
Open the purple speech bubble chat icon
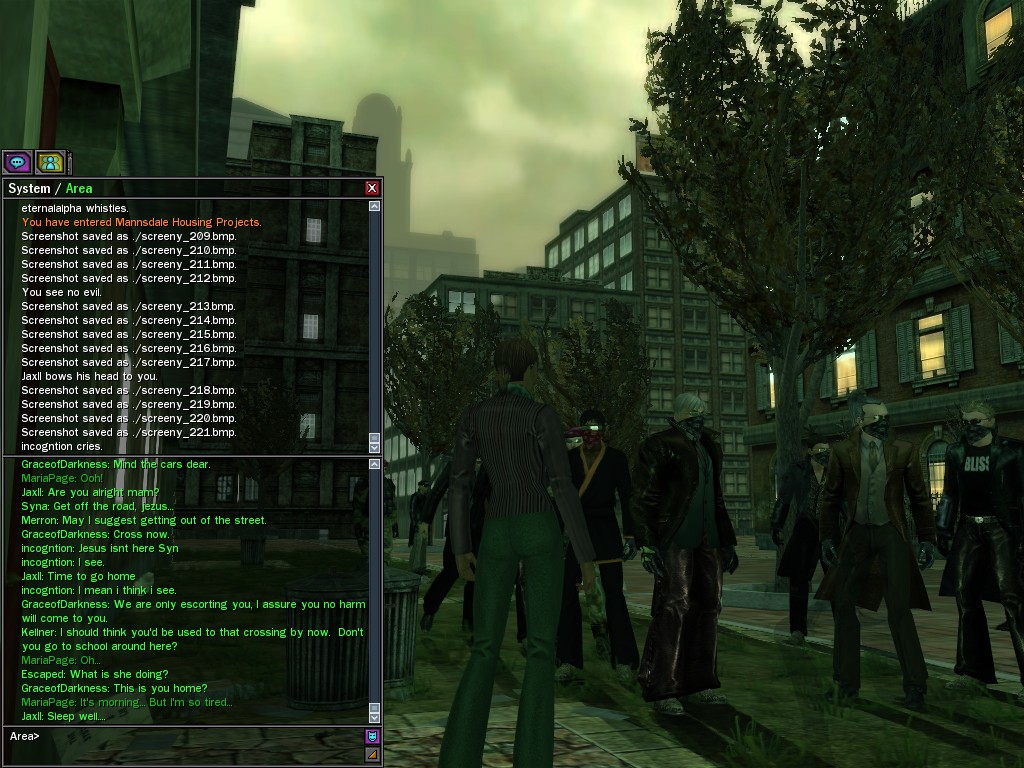(x=17, y=161)
